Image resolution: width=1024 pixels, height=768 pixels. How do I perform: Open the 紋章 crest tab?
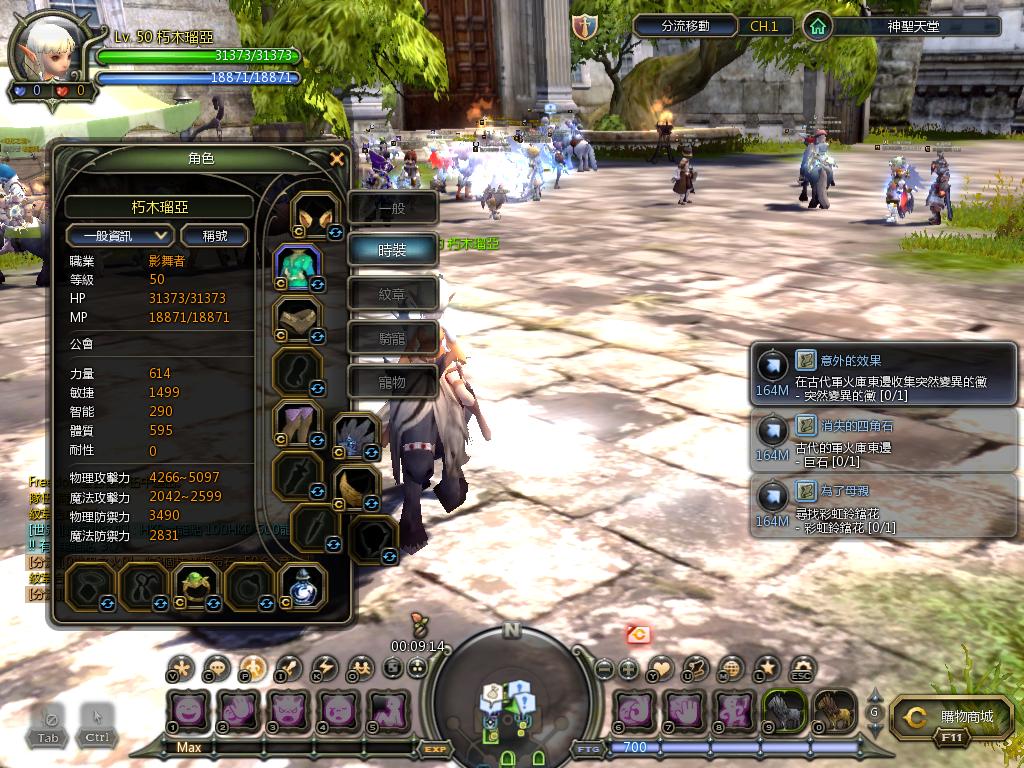[392, 294]
